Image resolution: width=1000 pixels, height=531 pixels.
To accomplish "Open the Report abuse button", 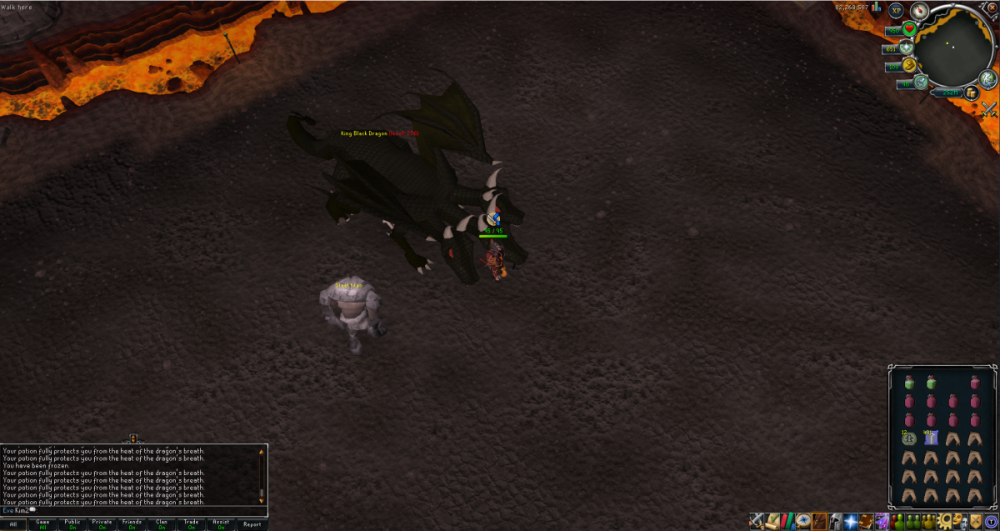I will click(252, 524).
